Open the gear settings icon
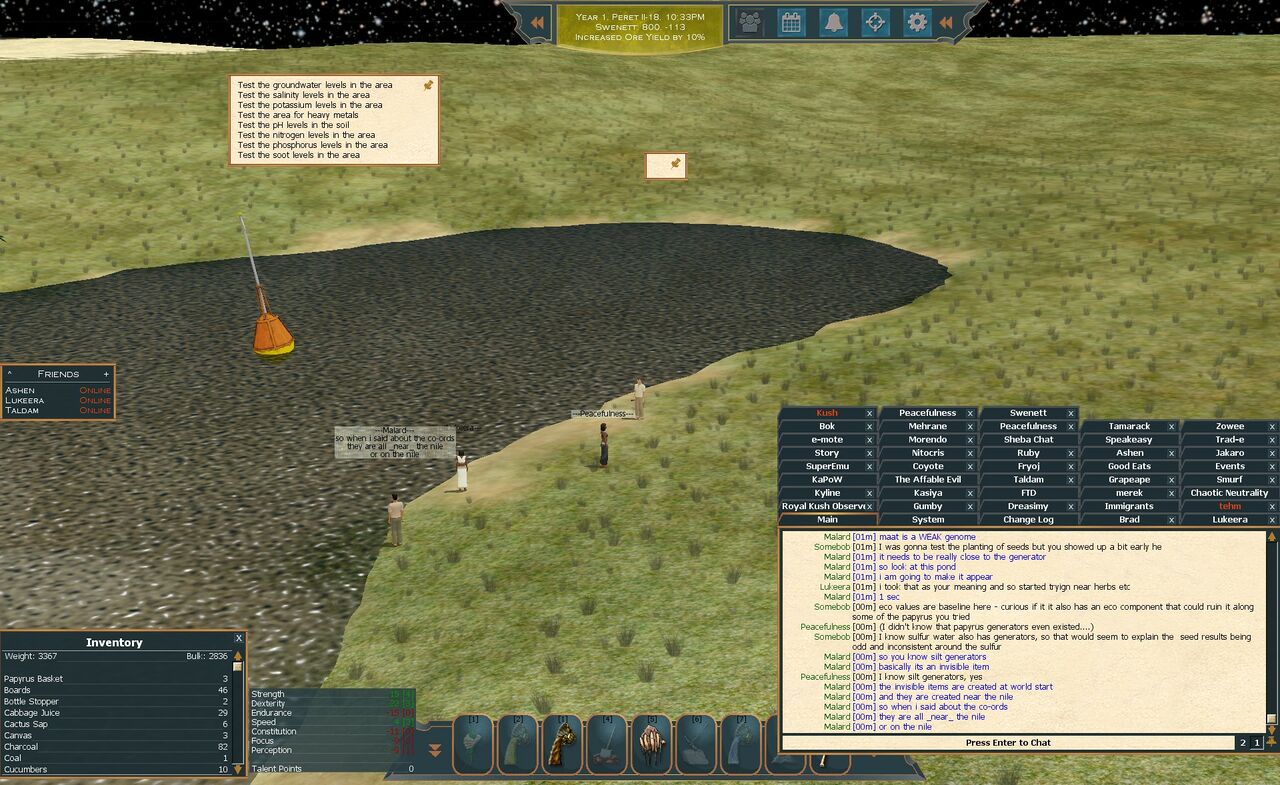Screen dimensions: 1280x785 (x=916, y=22)
